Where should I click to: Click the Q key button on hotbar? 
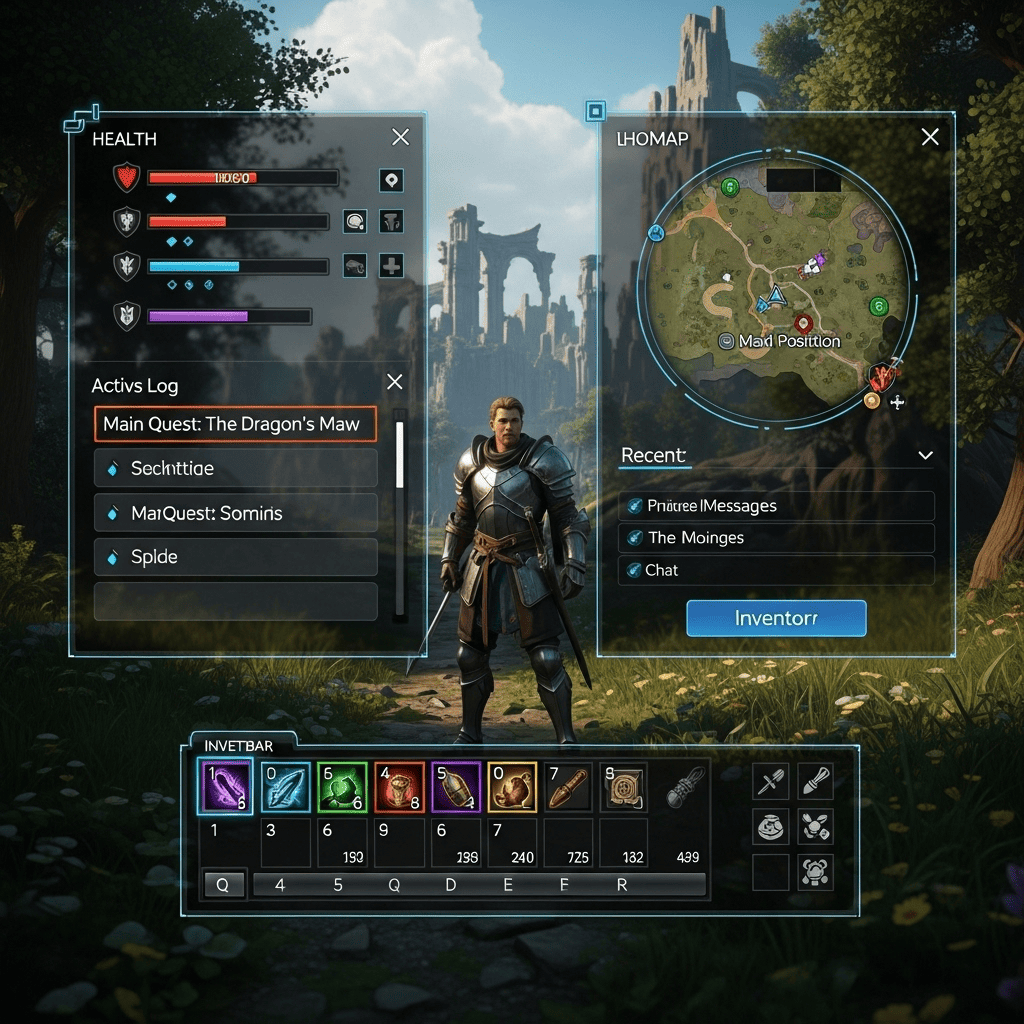click(x=224, y=885)
